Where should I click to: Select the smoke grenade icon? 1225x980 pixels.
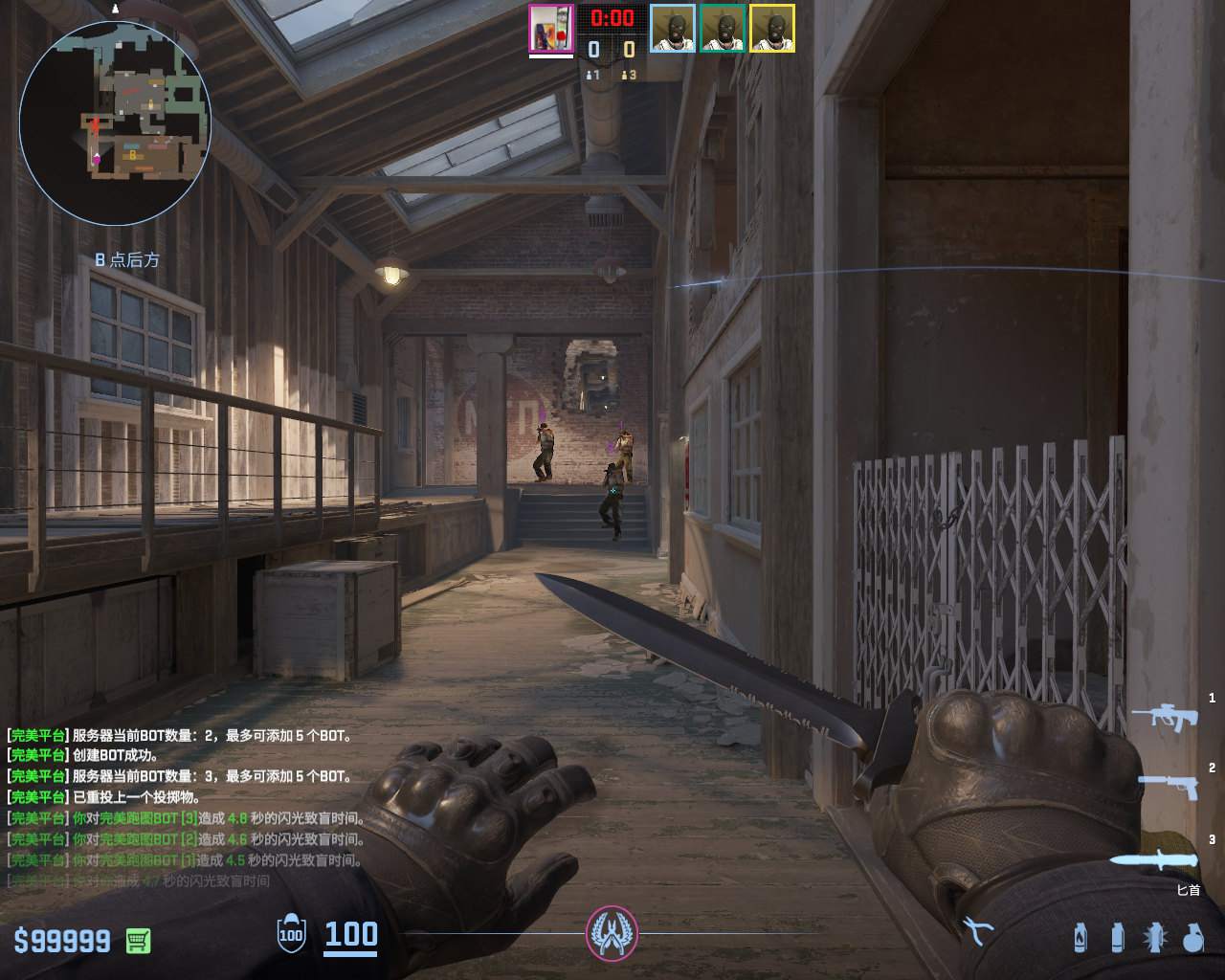click(x=1117, y=937)
